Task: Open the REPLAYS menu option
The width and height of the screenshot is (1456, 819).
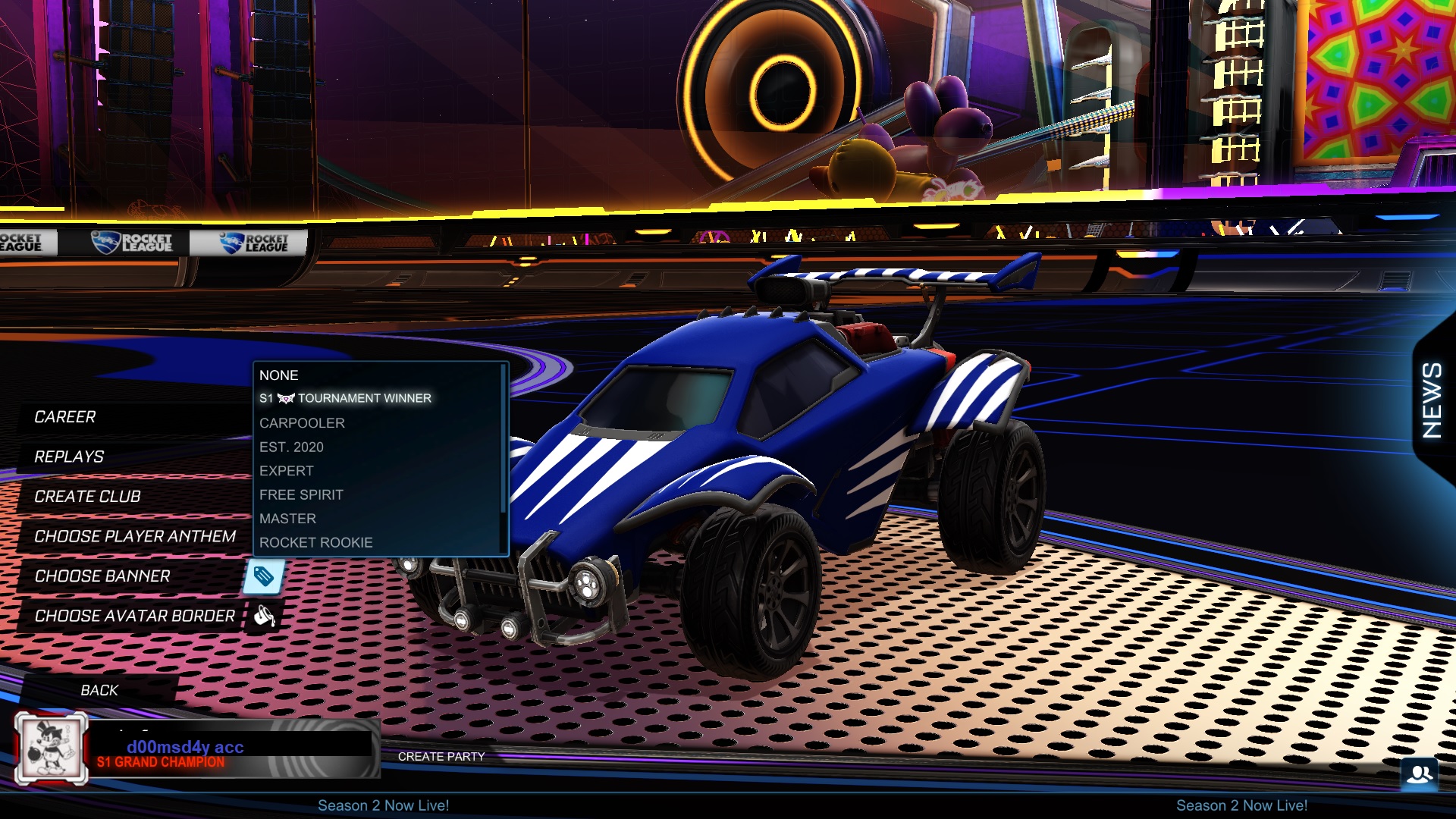Action: coord(68,457)
